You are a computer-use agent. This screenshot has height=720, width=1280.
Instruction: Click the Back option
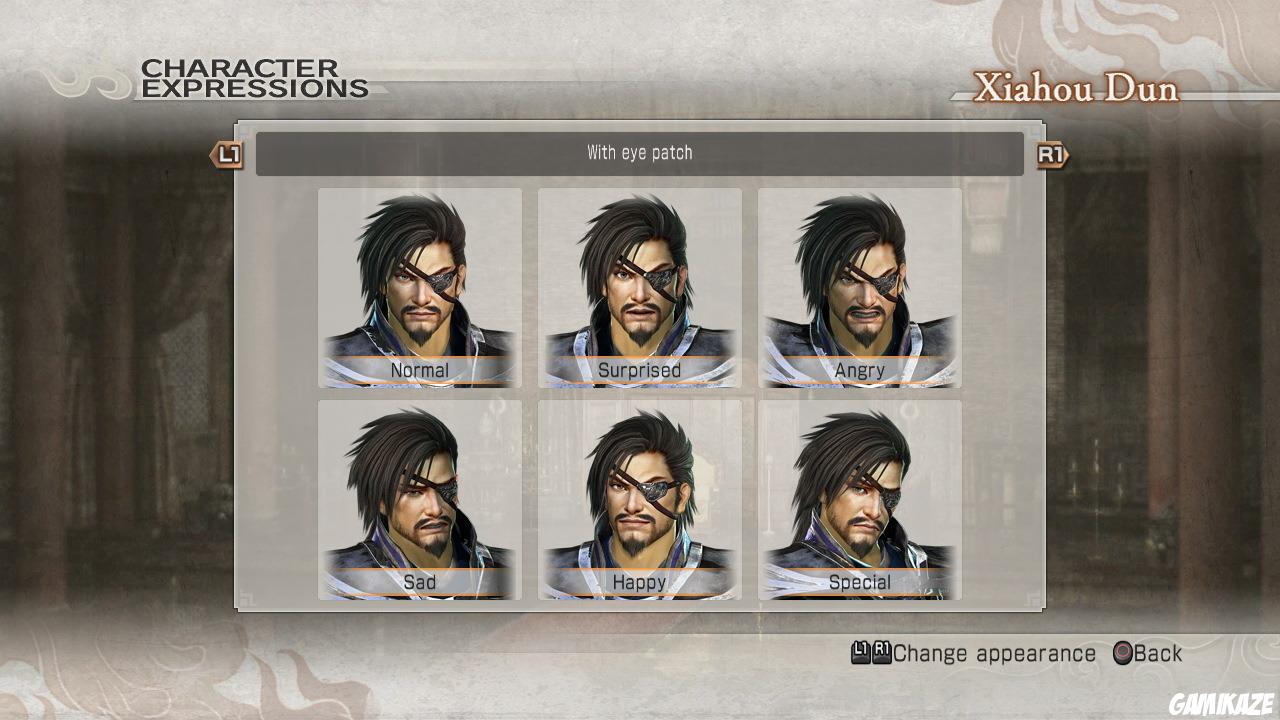click(1150, 653)
